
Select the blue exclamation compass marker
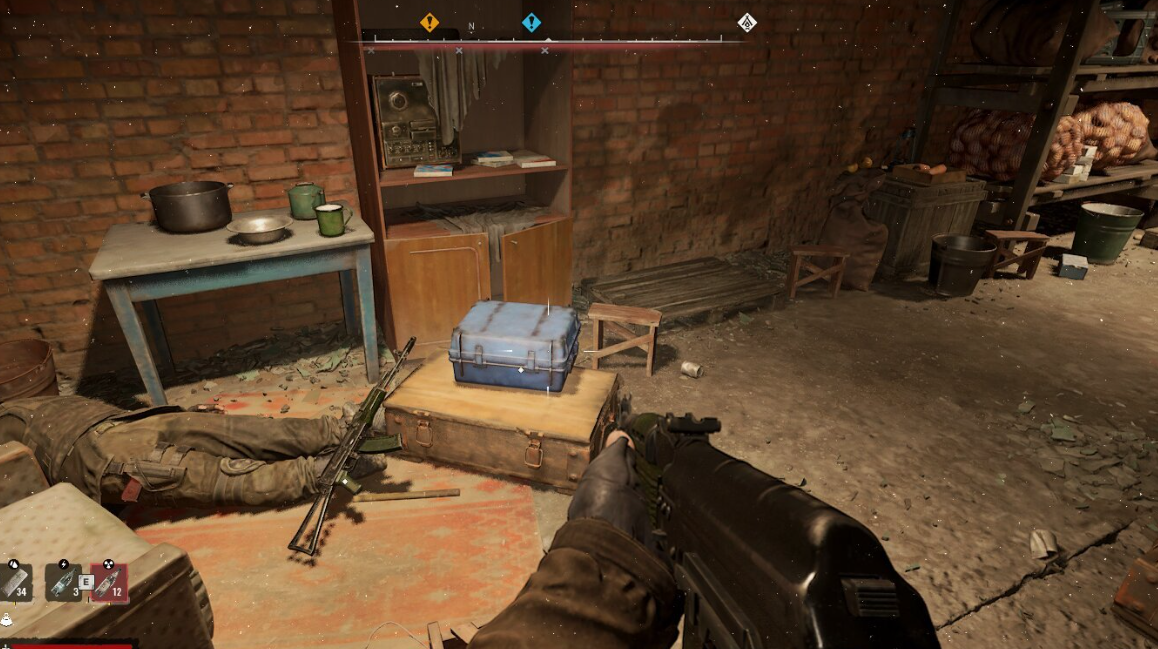tap(531, 22)
